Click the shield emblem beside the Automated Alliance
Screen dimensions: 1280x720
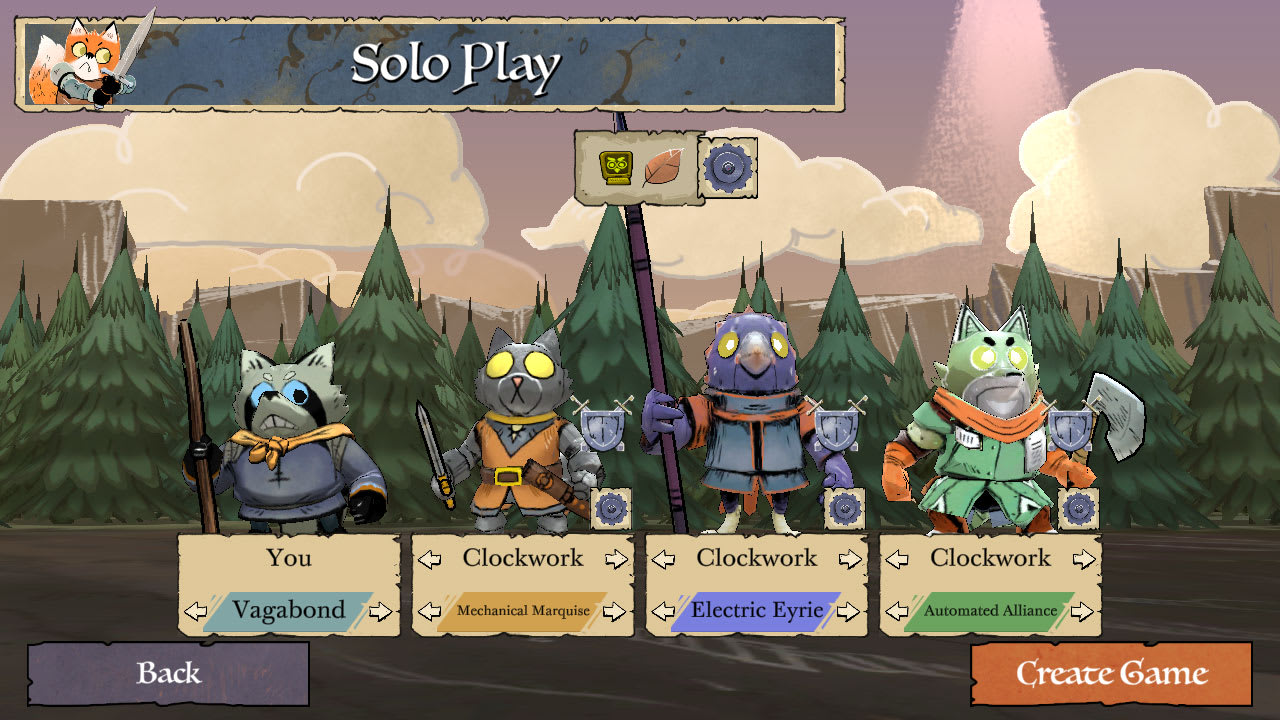pos(1070,432)
